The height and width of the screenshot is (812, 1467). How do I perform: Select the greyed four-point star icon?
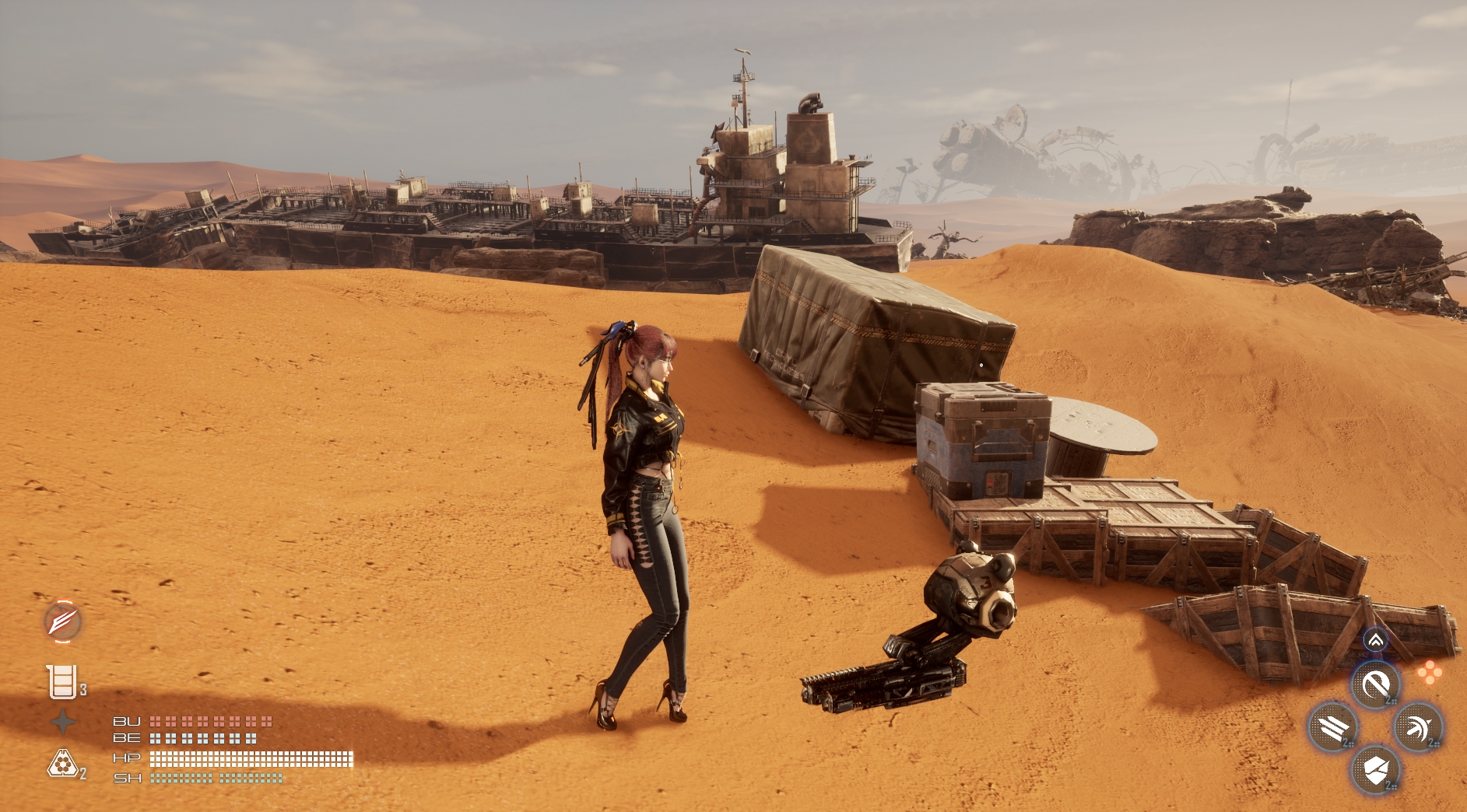point(63,723)
